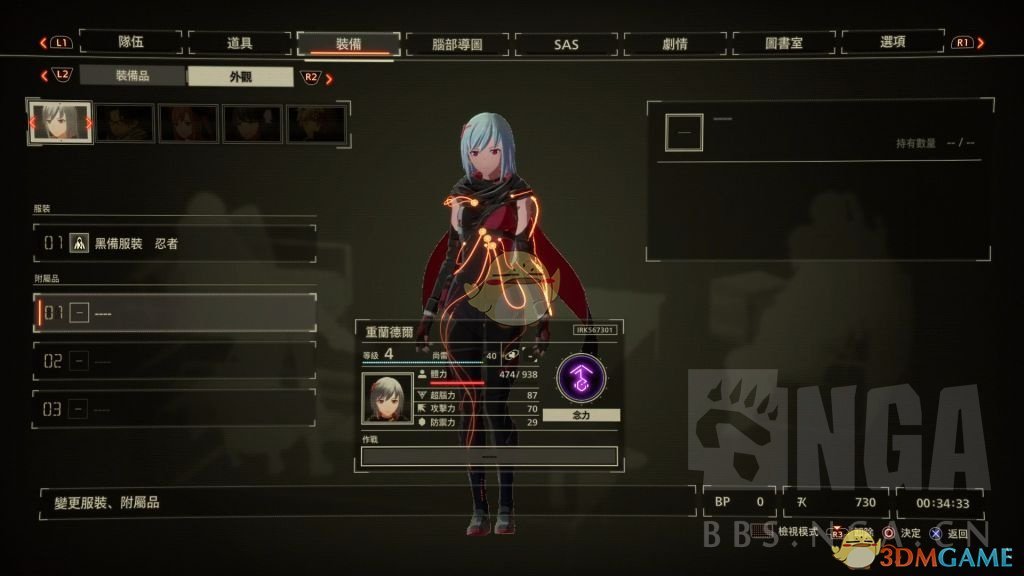
Task: Open the 隊伍 (Party) tab
Action: 131,42
